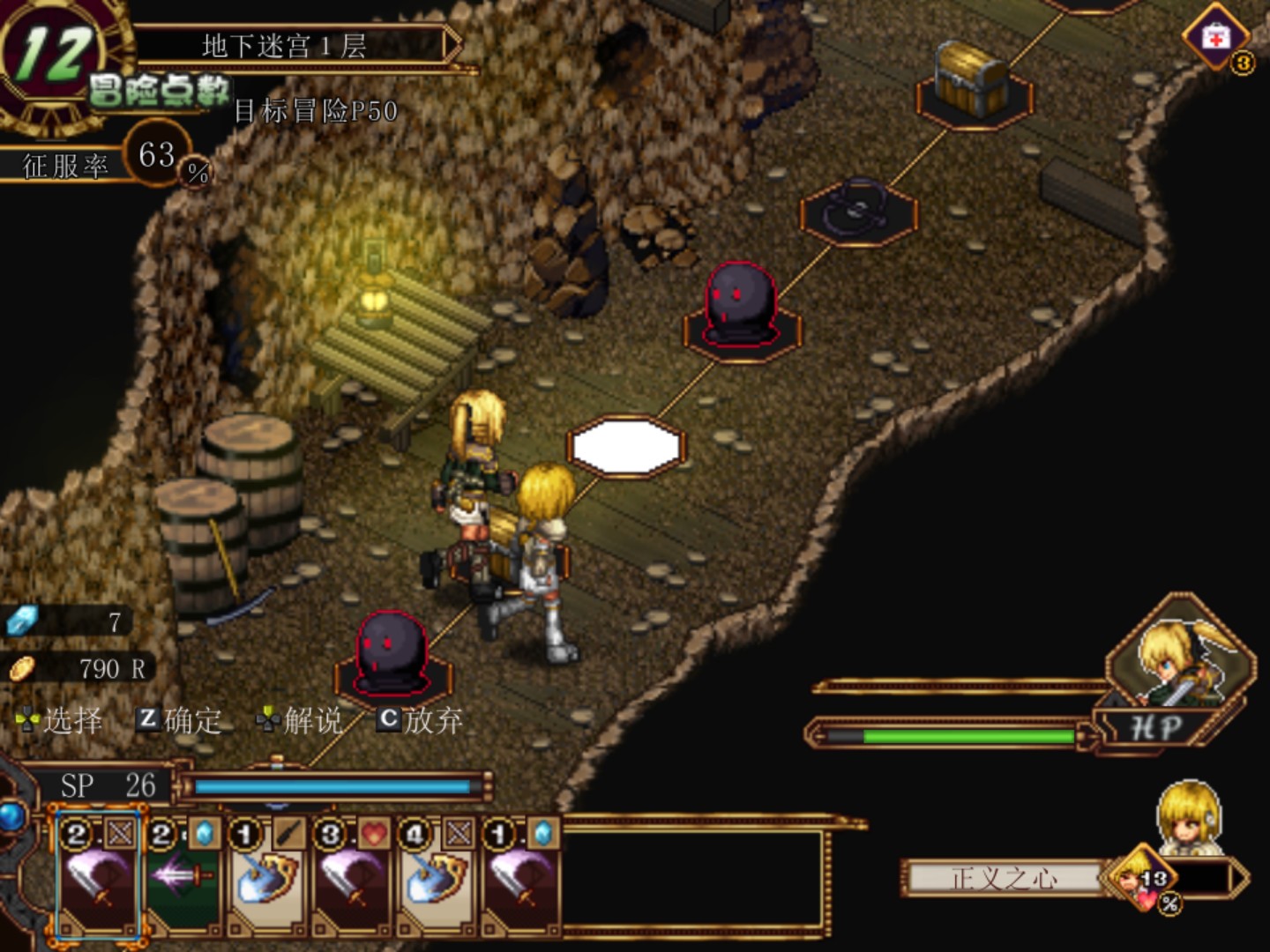1270x952 pixels.
Task: Select the slash card with heart badge
Action: pos(350,878)
